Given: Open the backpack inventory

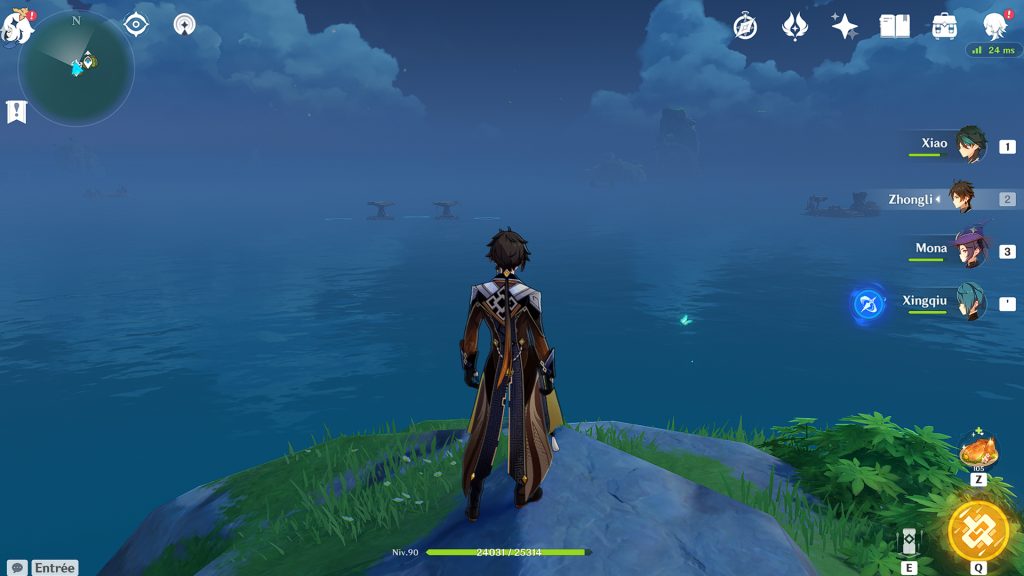Looking at the screenshot, I should pos(944,26).
